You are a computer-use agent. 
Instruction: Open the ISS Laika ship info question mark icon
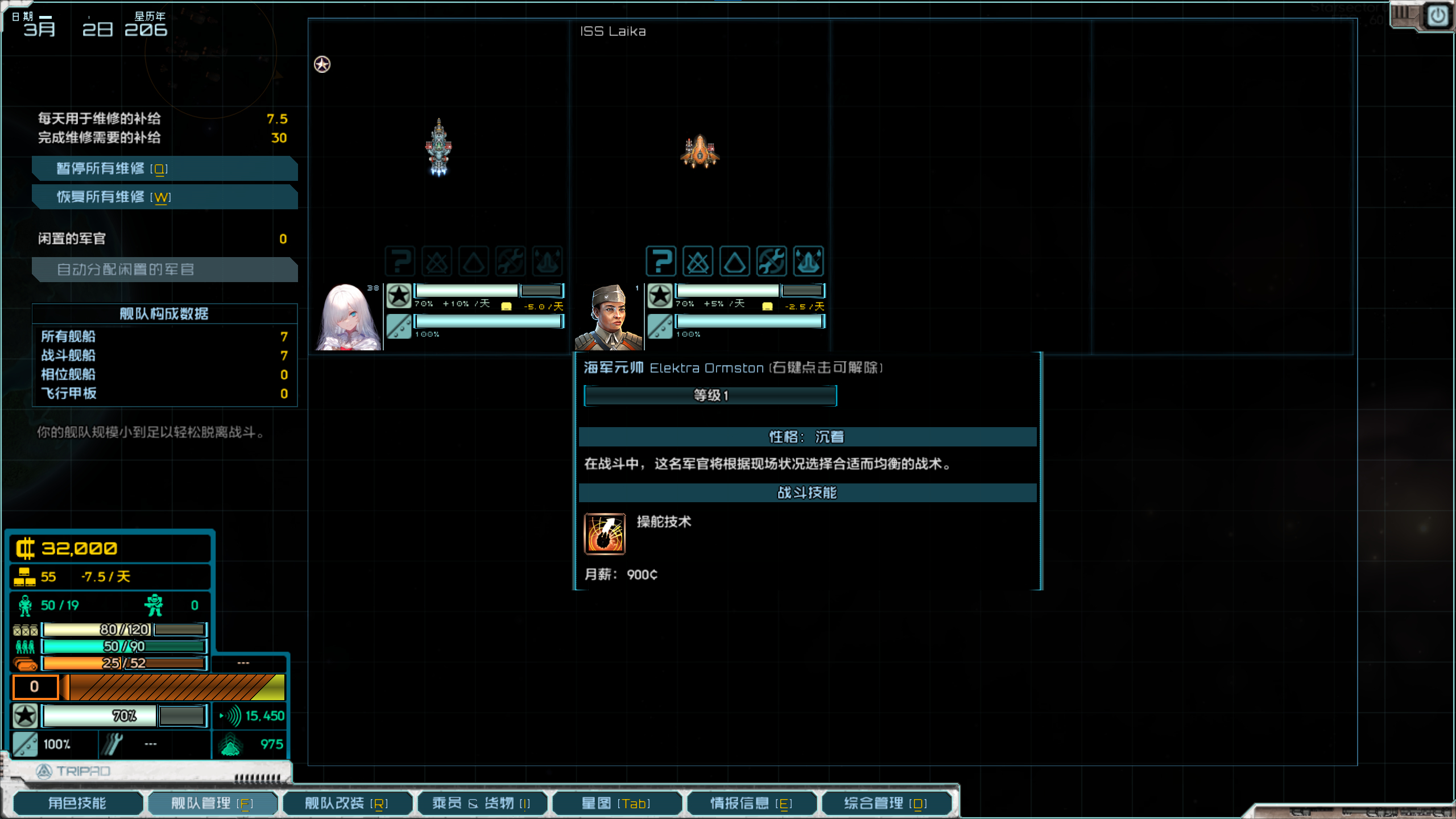pos(661,262)
